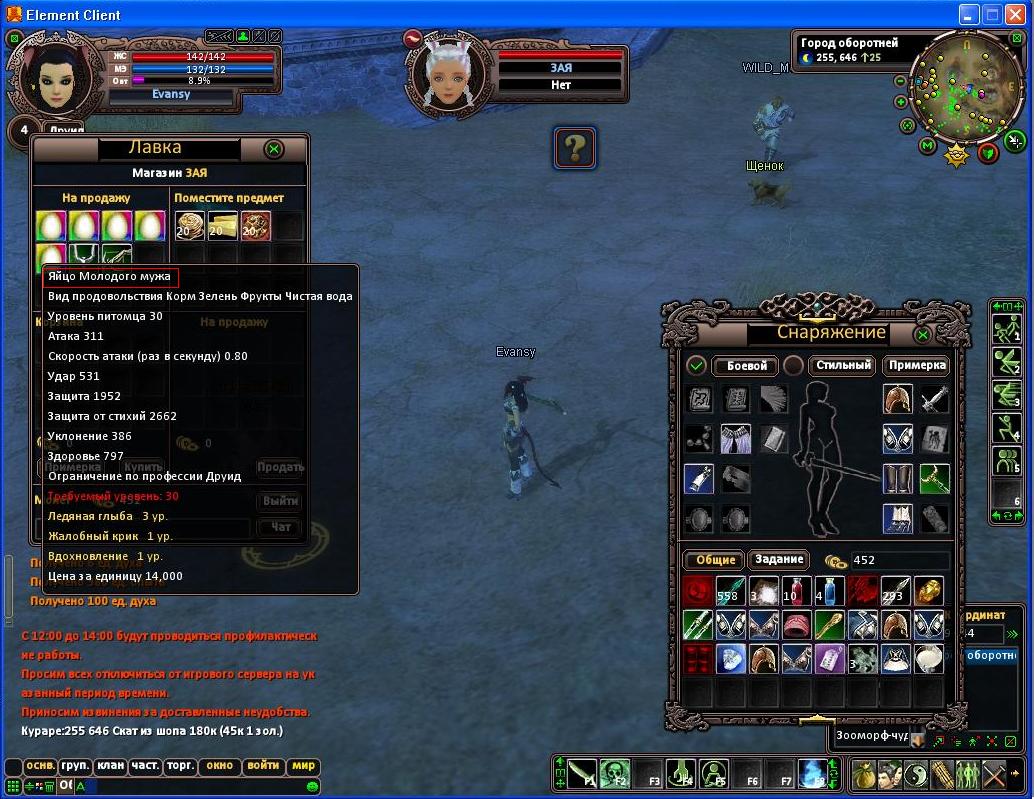Viewport: 1034px width, 799px height.
Task: Select the Боевой equipment mode
Action: (x=746, y=366)
